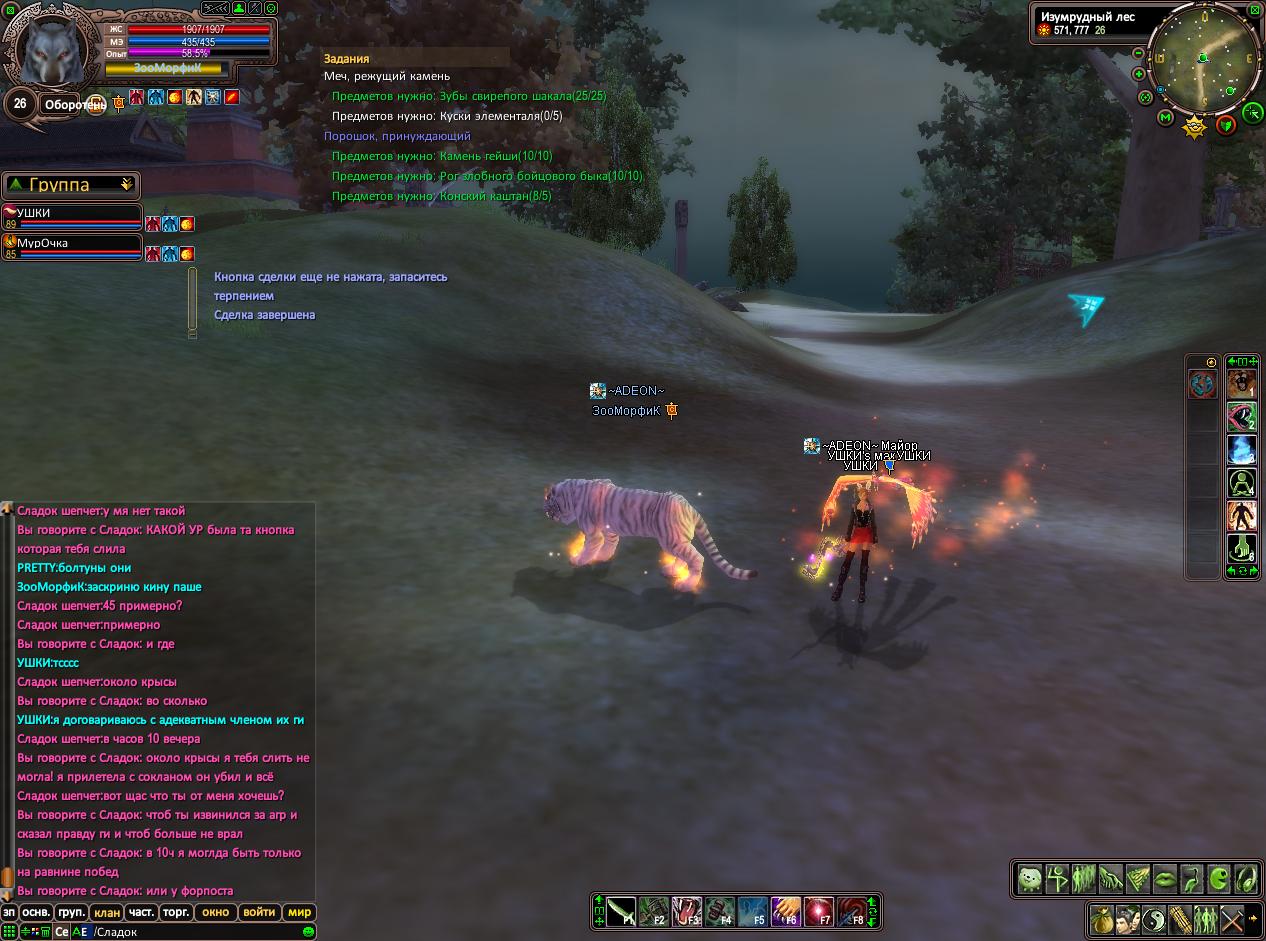Open the chat smiley emoticon picker
This screenshot has width=1266, height=941.
pyautogui.click(x=309, y=932)
